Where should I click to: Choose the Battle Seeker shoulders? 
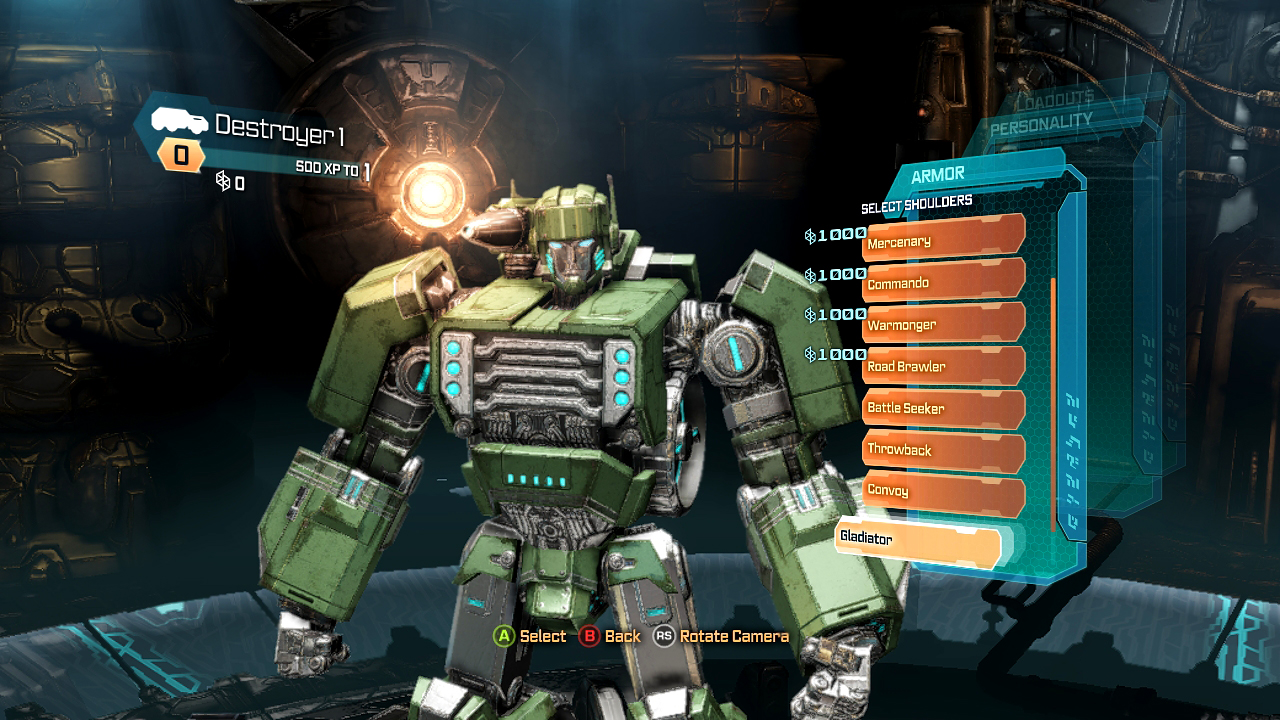942,408
